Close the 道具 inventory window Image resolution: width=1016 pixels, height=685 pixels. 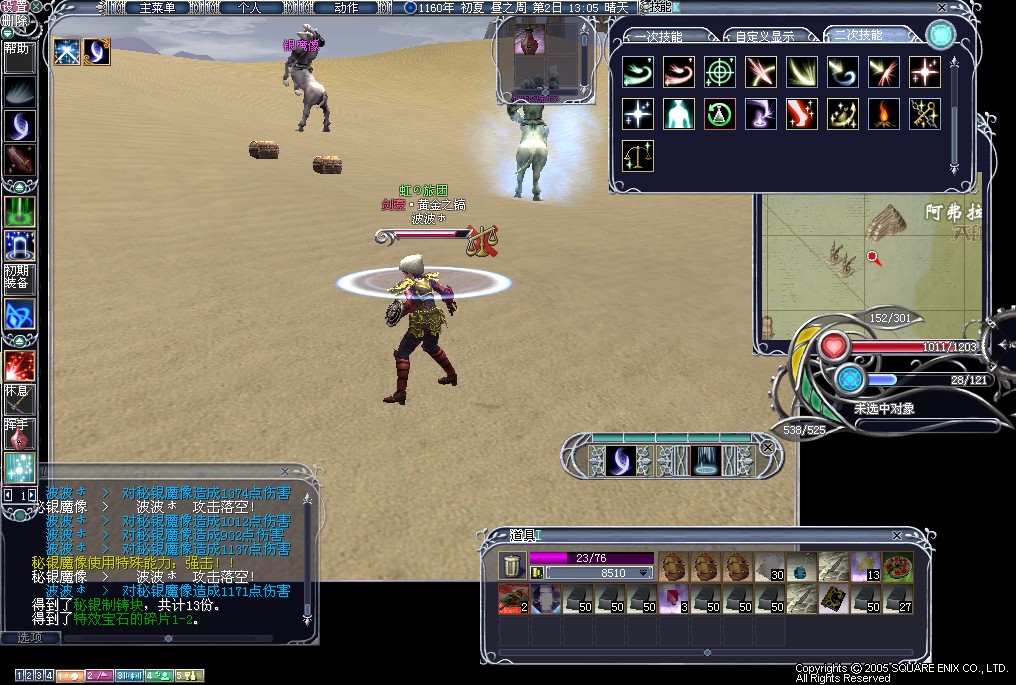click(896, 536)
